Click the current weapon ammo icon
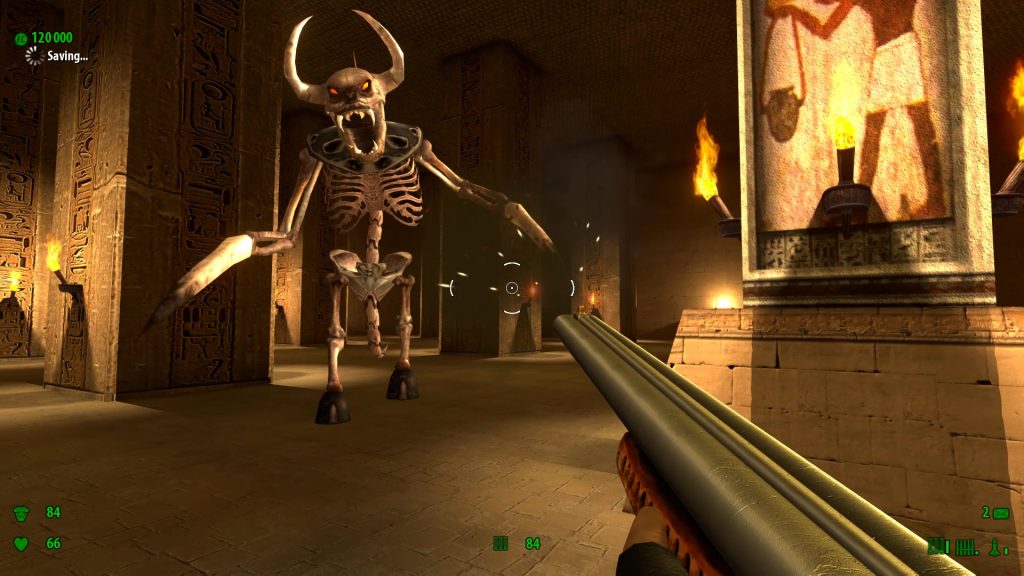This screenshot has height=576, width=1024. (x=501, y=543)
